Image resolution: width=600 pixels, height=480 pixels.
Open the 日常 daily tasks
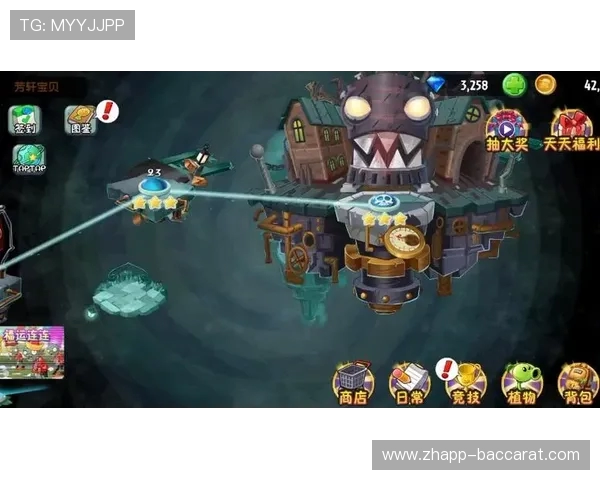point(408,383)
